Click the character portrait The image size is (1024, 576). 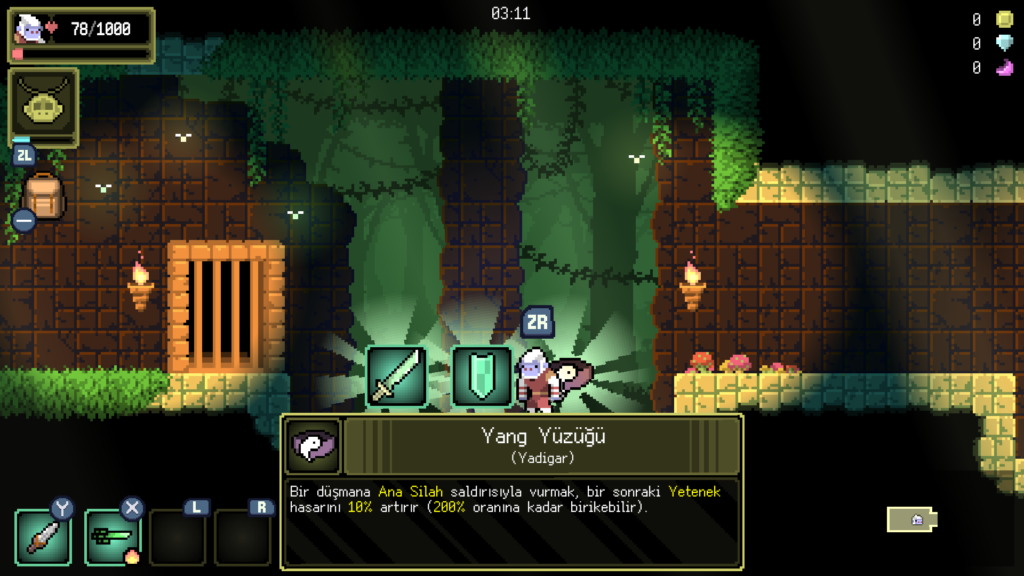click(30, 29)
